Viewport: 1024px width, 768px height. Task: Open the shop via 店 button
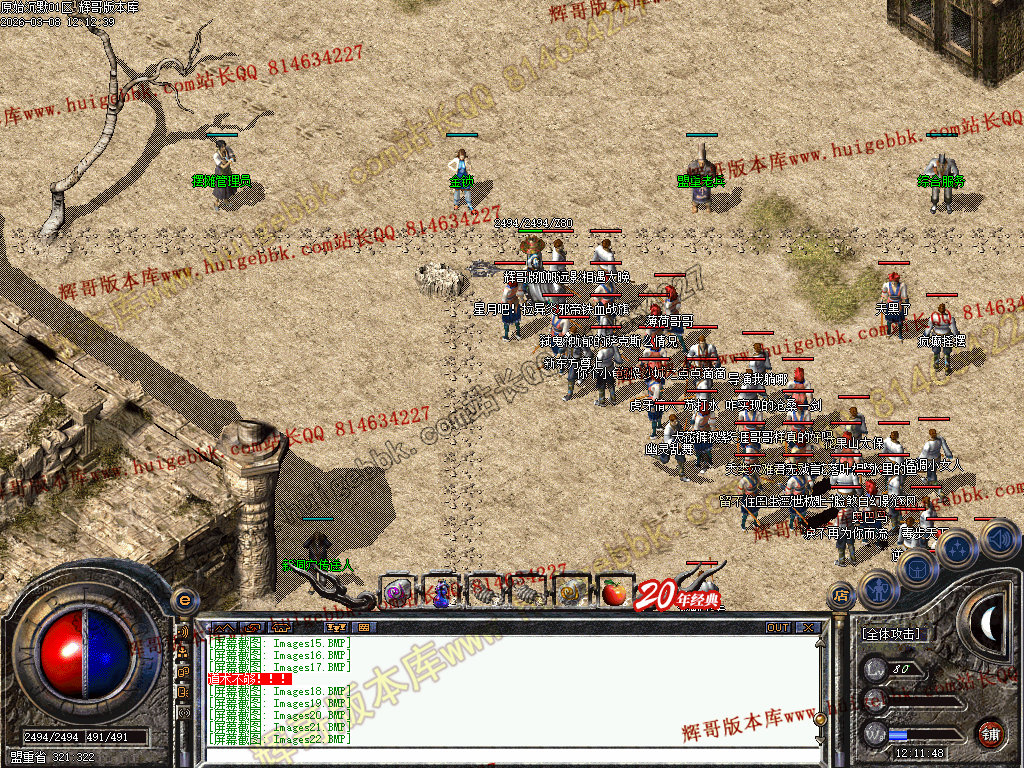pos(840,598)
